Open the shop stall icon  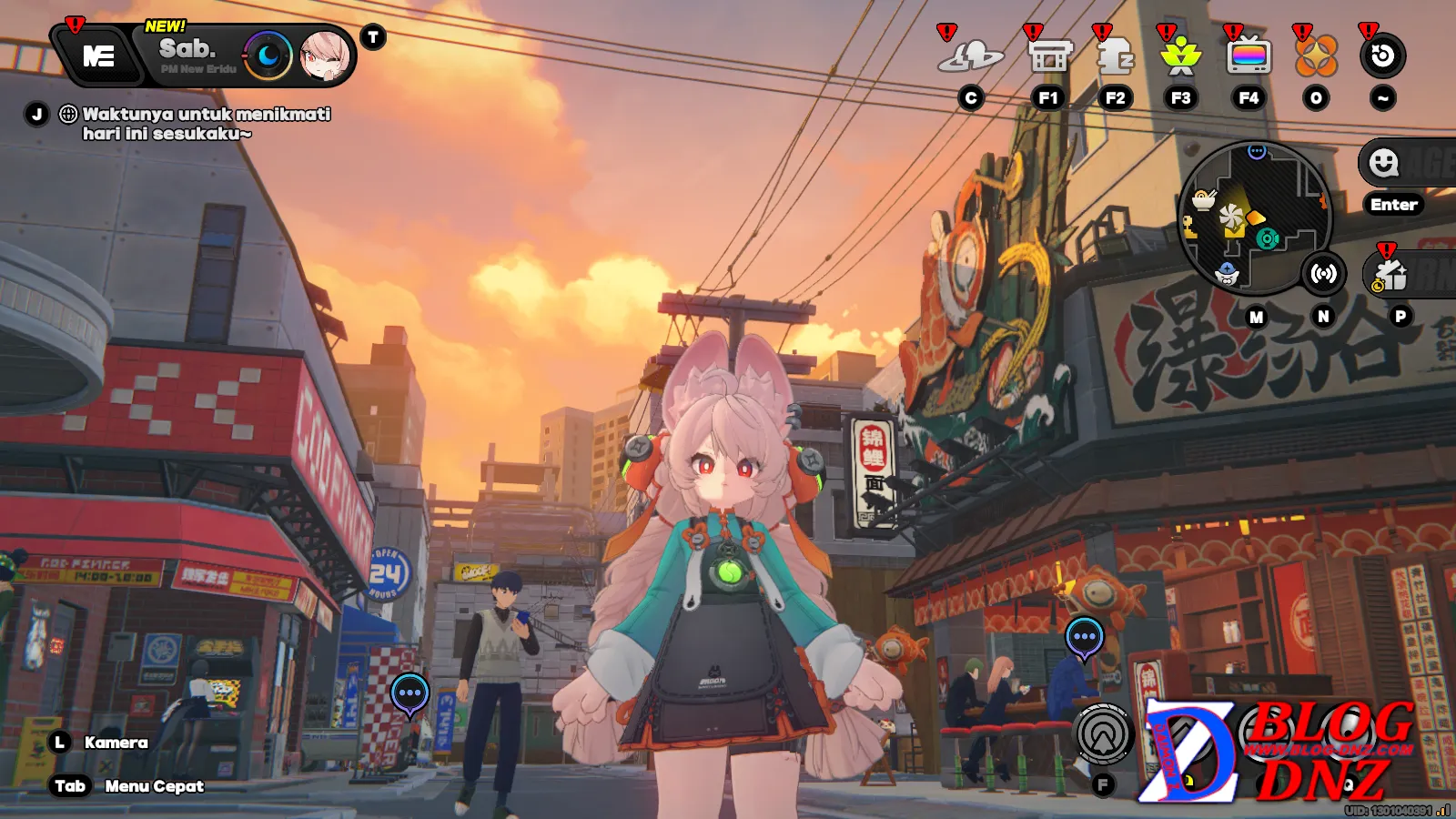1048,56
